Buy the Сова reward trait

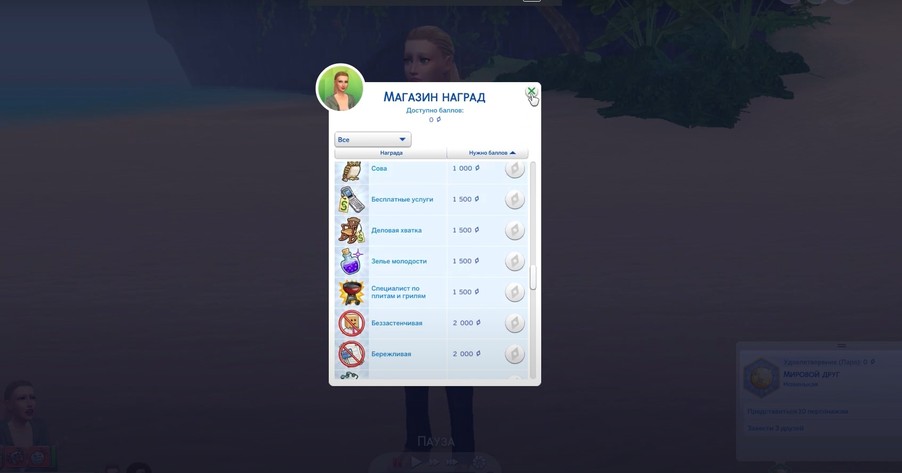[x=514, y=169]
